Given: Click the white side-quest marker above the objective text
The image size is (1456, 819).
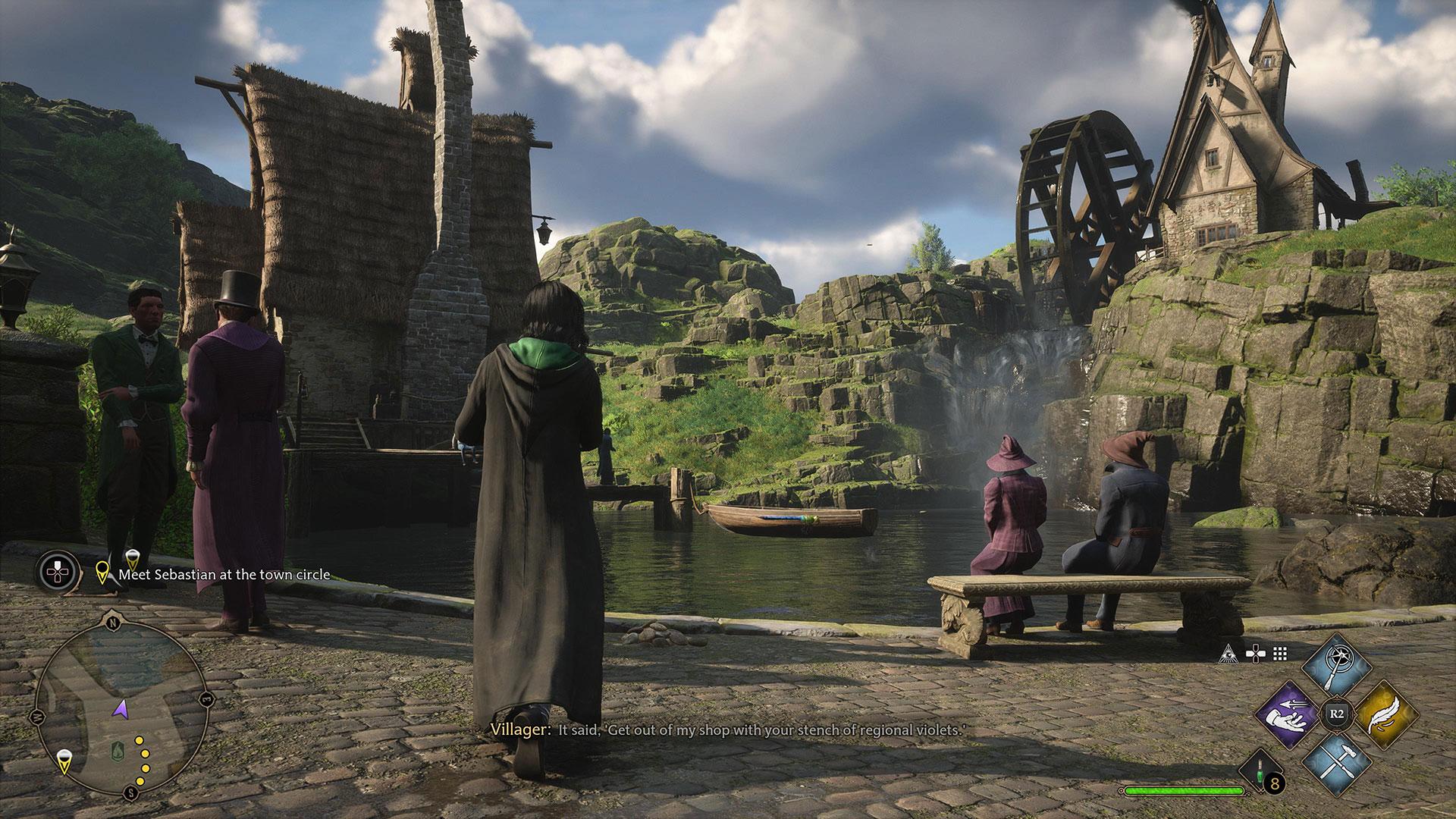Looking at the screenshot, I should [x=133, y=561].
